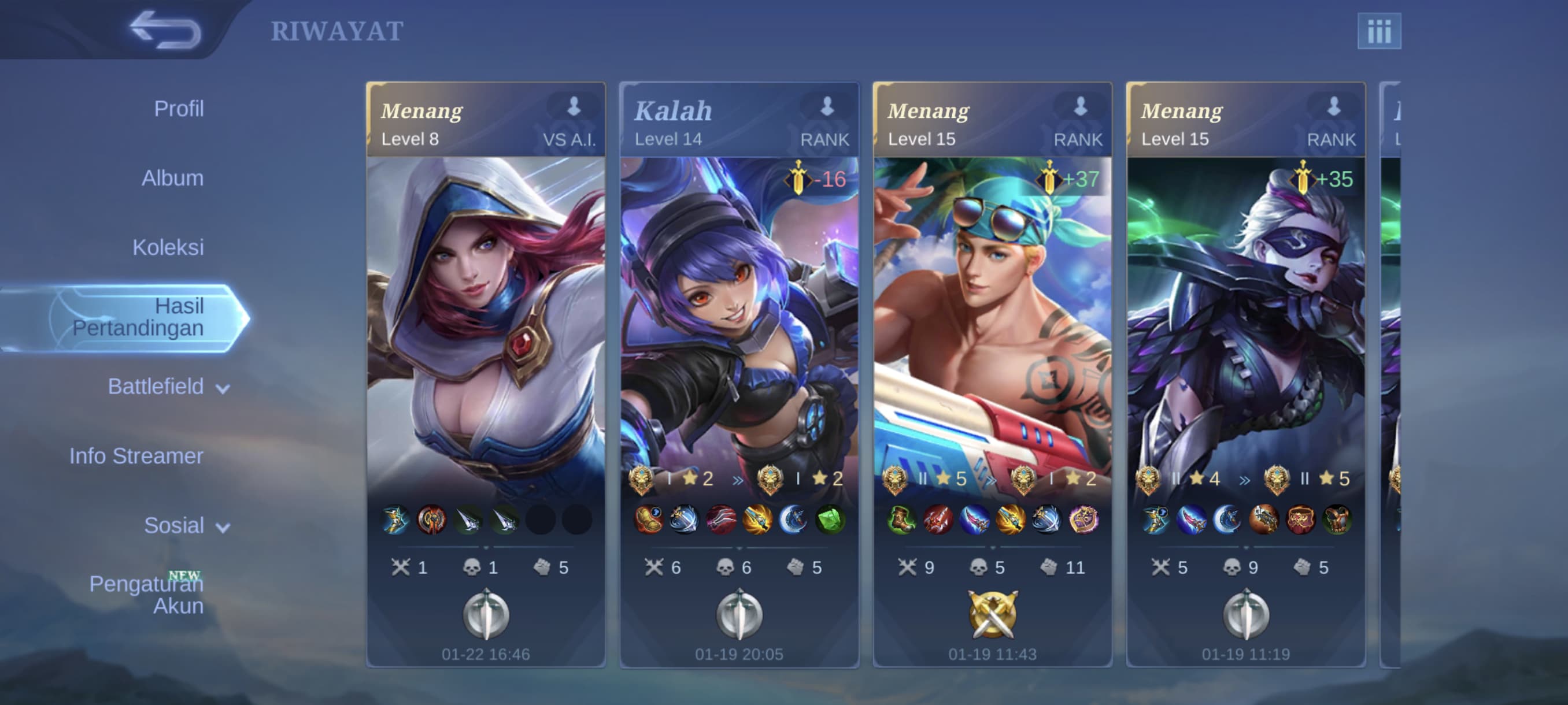
Task: Expand the Sosial menu
Action: tap(186, 525)
